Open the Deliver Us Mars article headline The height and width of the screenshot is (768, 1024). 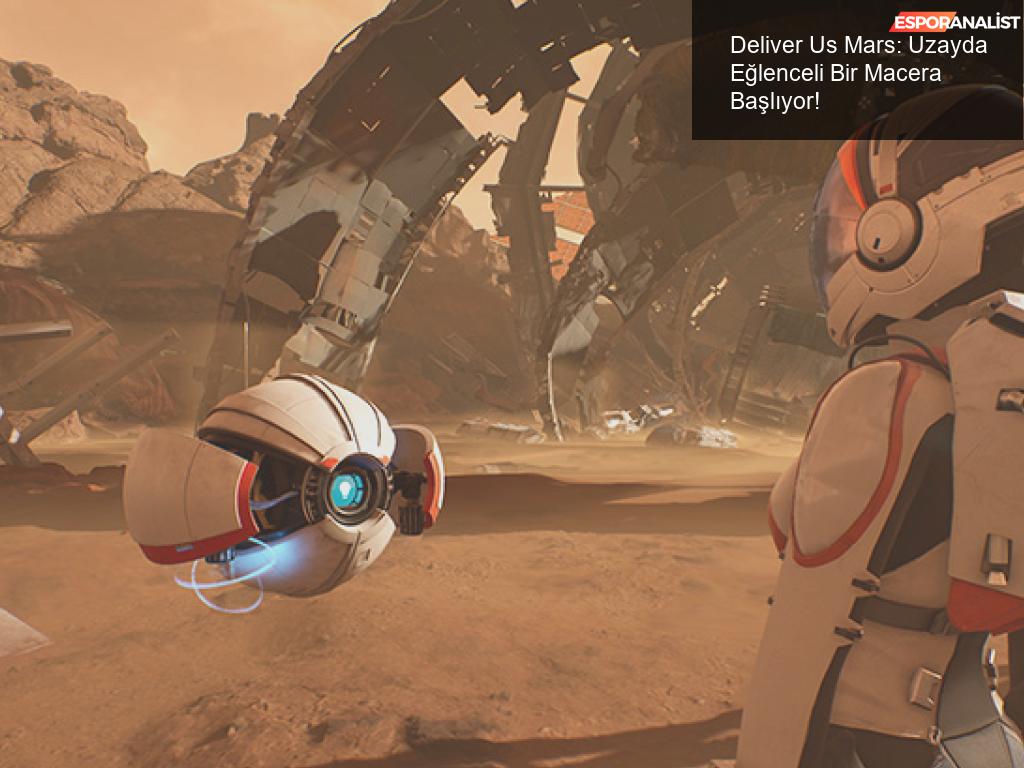point(845,73)
